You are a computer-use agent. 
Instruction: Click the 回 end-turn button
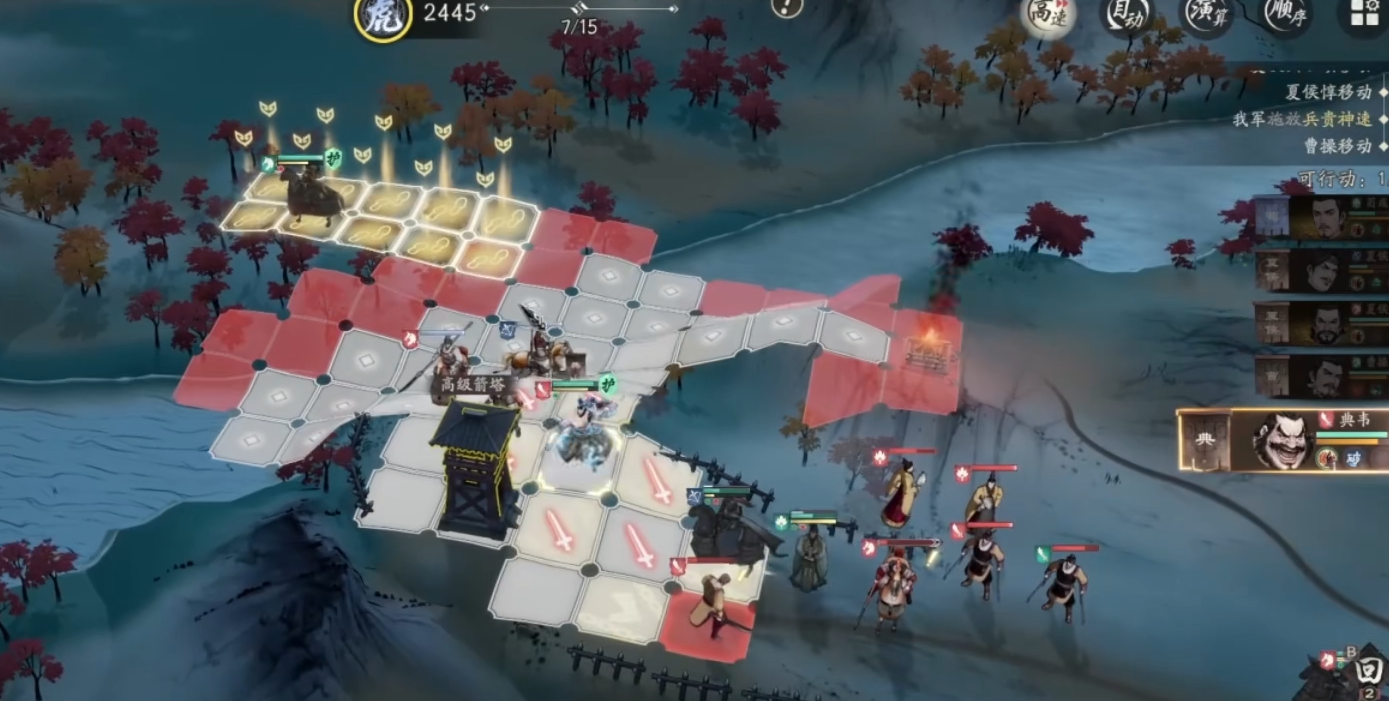click(1371, 669)
